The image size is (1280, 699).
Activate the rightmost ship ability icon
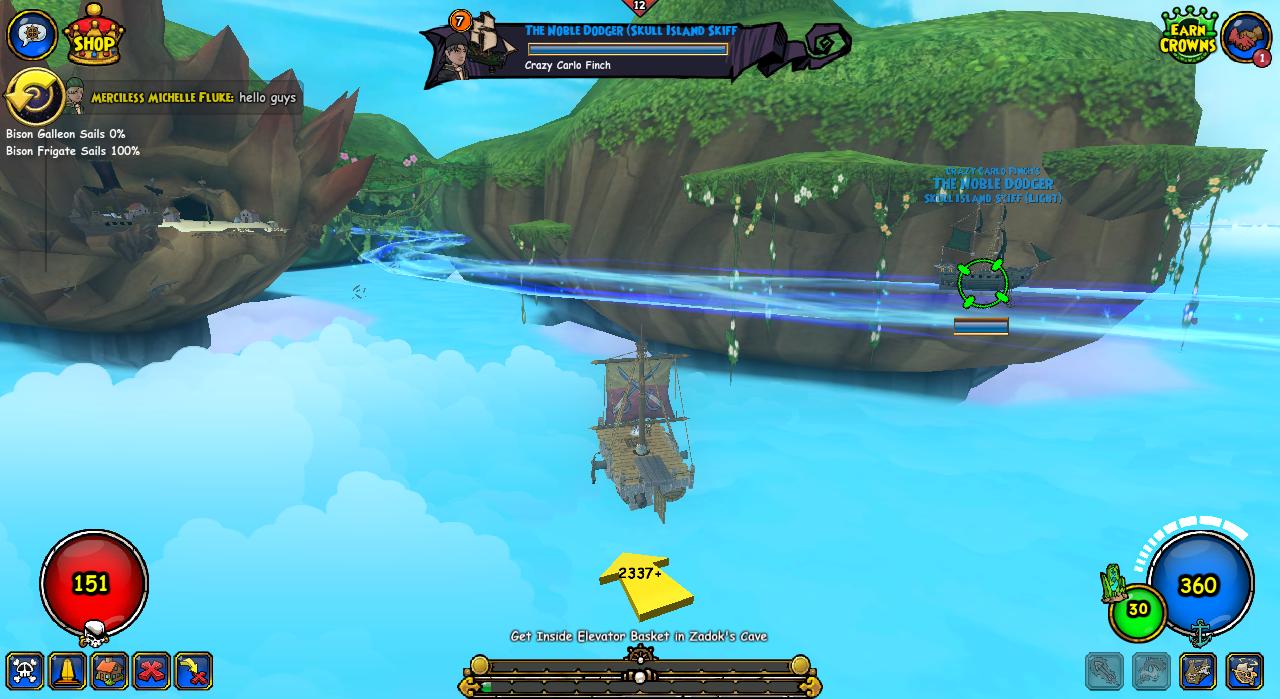pos(1245,671)
